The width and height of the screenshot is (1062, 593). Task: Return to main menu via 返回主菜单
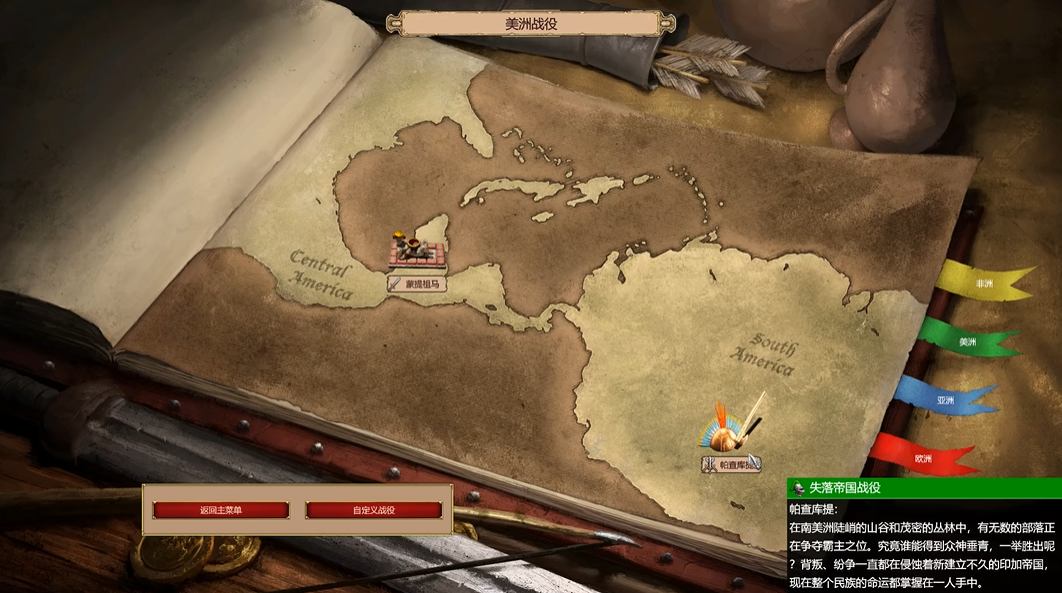click(x=221, y=510)
